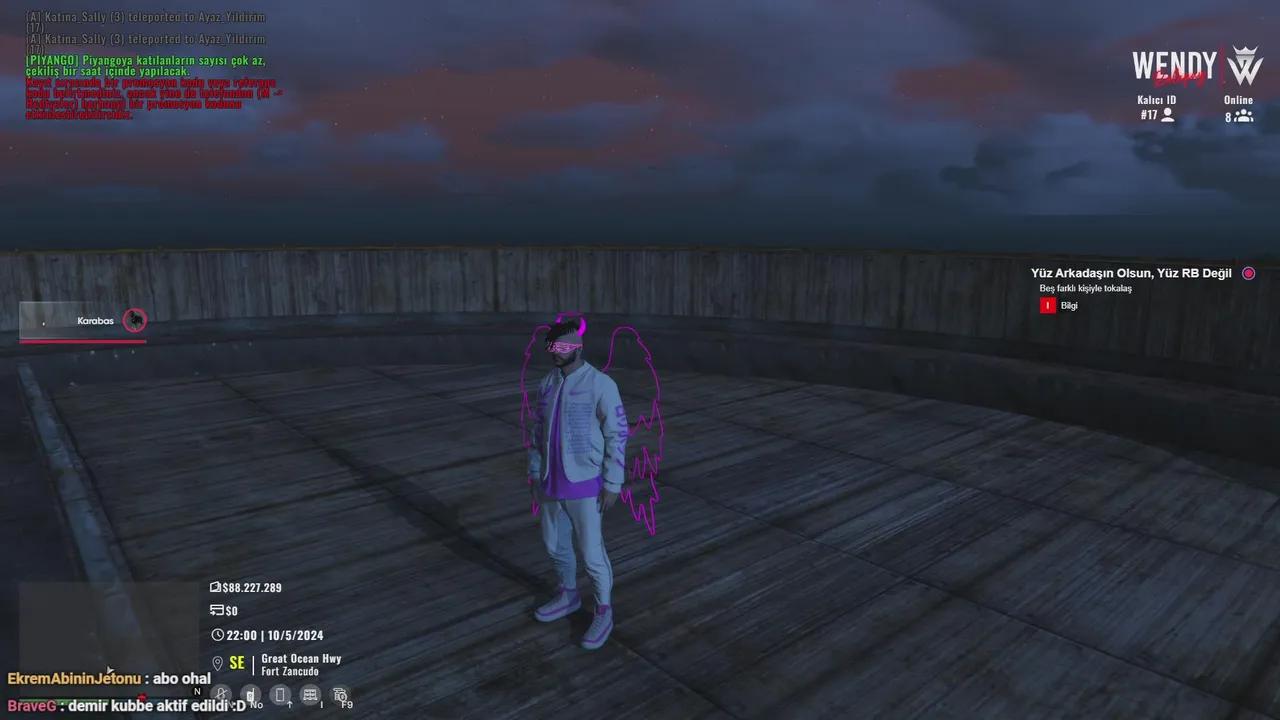Open the phone icon above the chat
Screen dimensions: 1280x720
[x=281, y=694]
